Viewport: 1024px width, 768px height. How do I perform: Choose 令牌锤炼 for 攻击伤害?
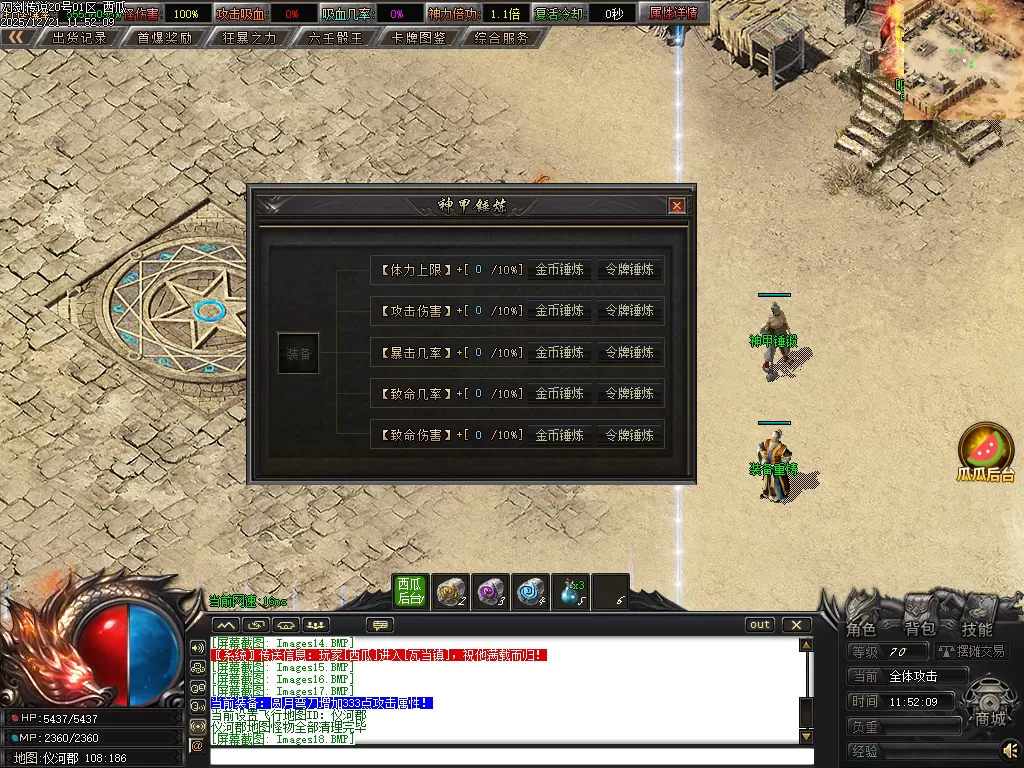(x=629, y=311)
